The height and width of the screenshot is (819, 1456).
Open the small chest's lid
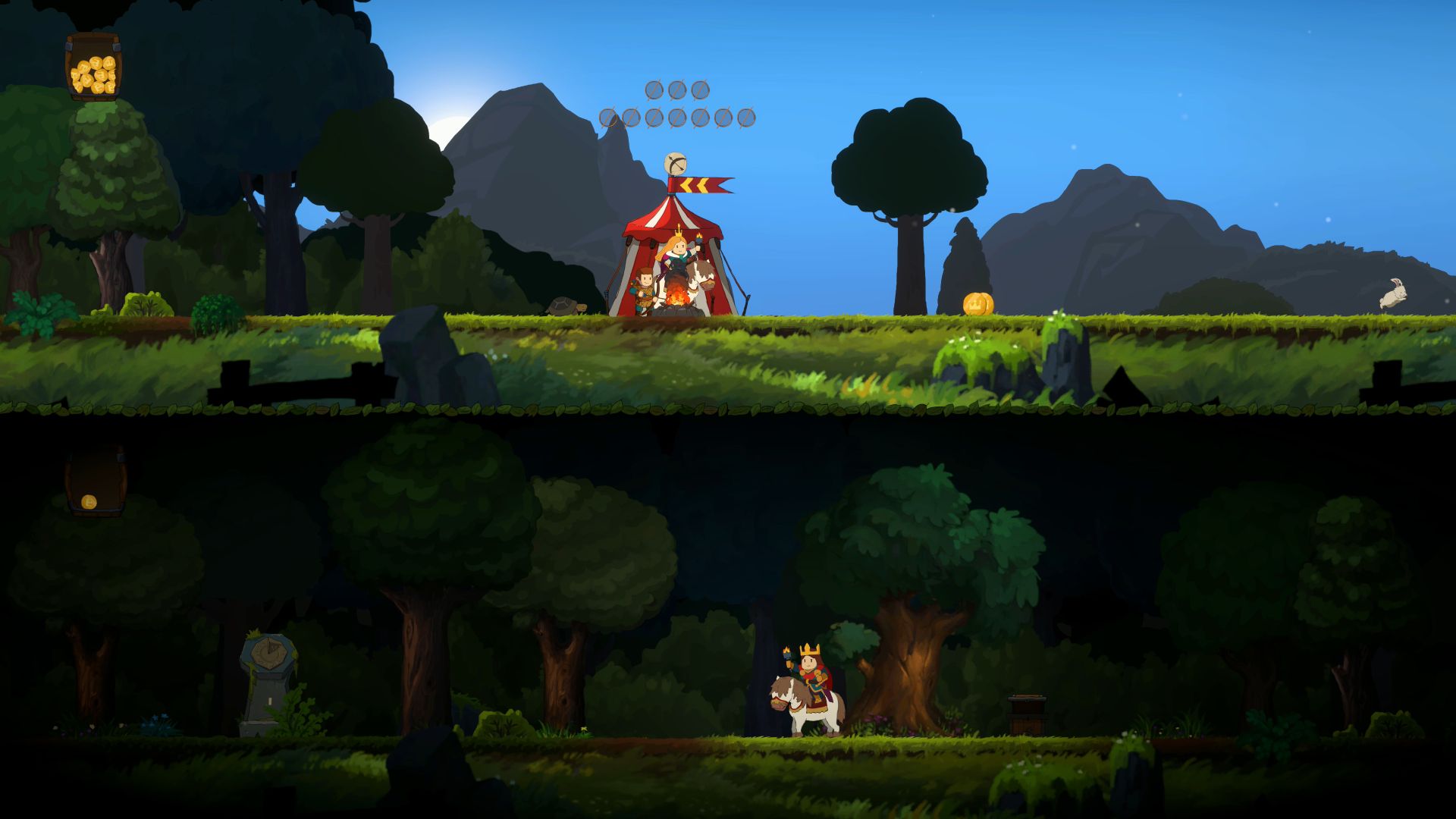point(1026,699)
